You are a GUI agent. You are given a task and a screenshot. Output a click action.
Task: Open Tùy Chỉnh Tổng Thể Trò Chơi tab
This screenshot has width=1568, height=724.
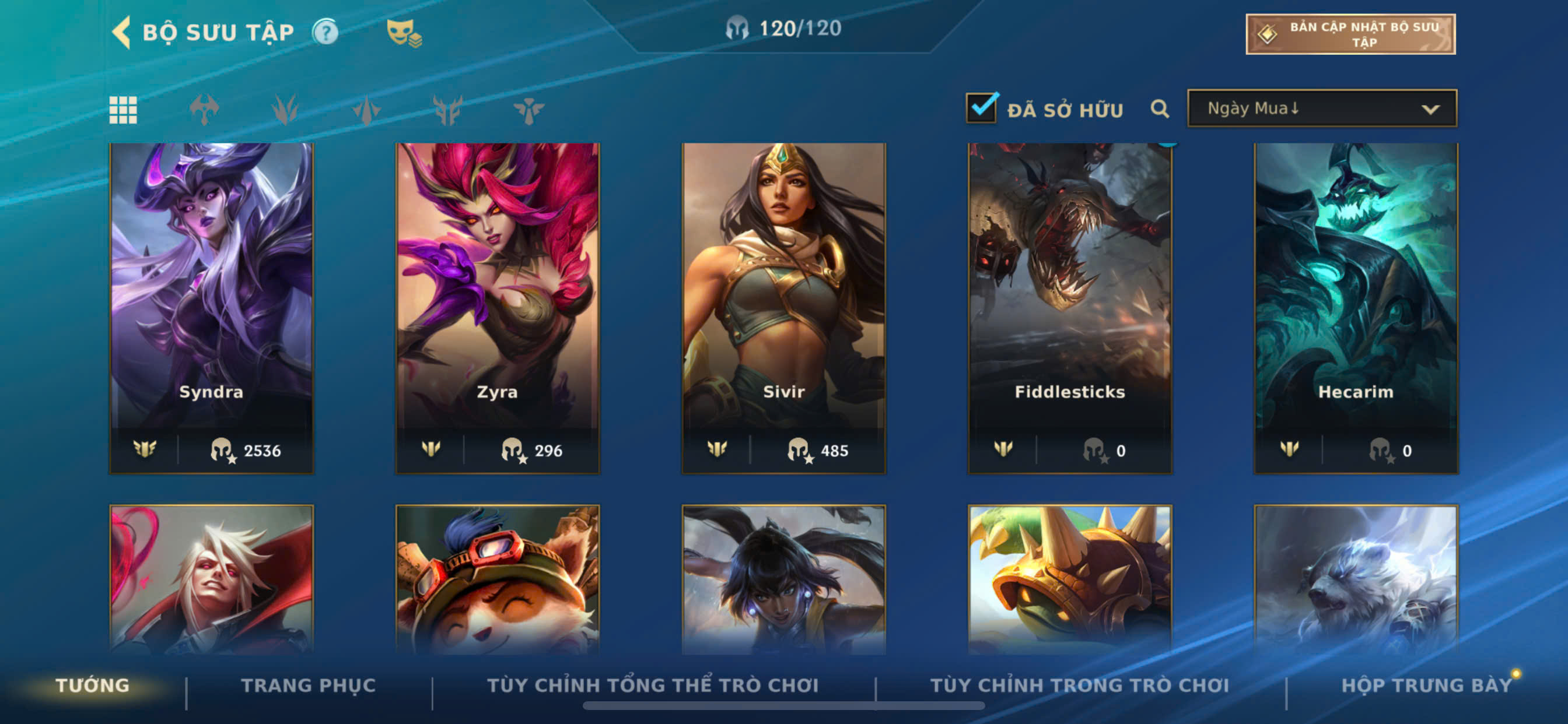click(653, 686)
